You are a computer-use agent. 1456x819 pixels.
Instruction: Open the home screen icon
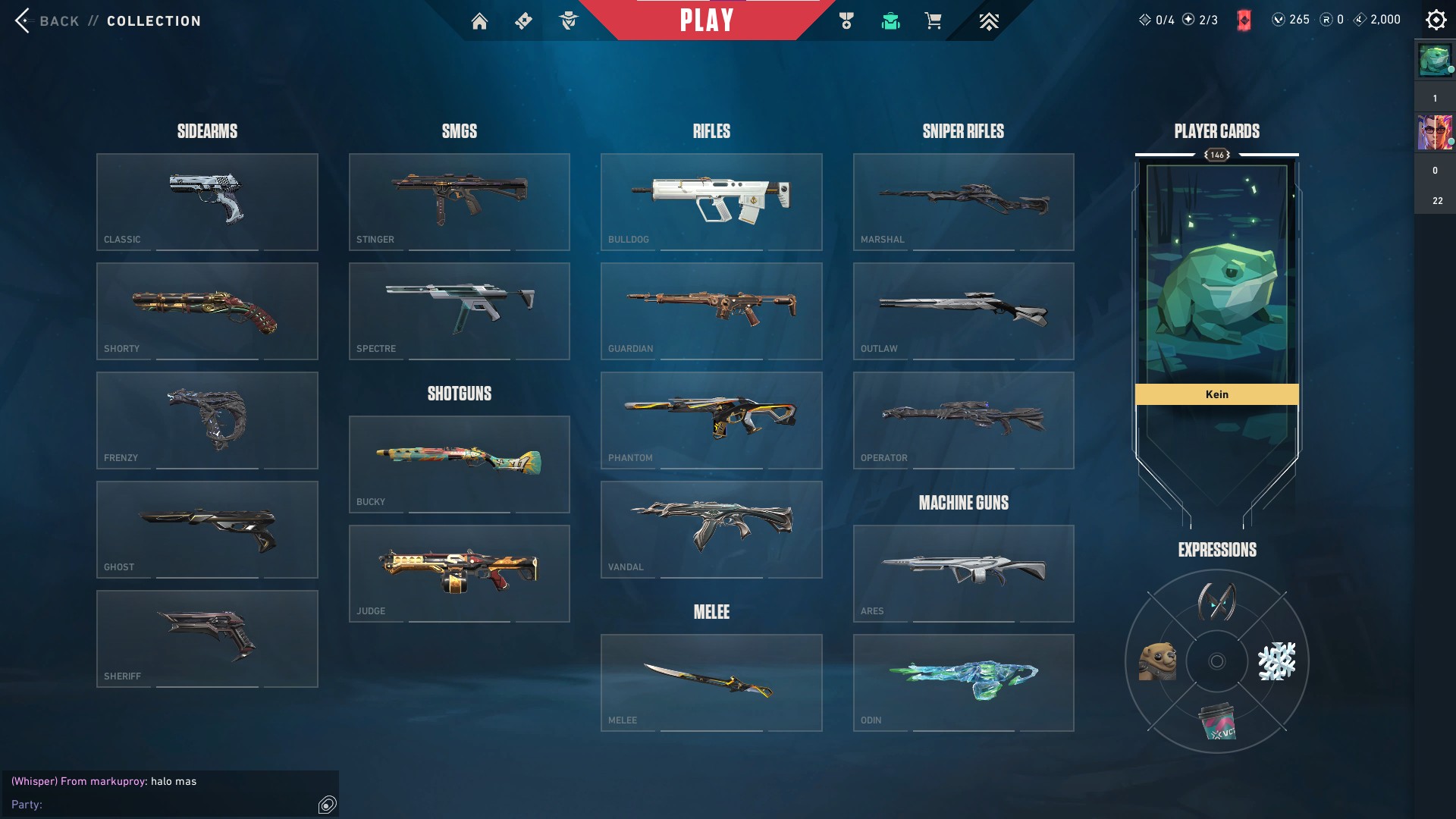pos(479,21)
